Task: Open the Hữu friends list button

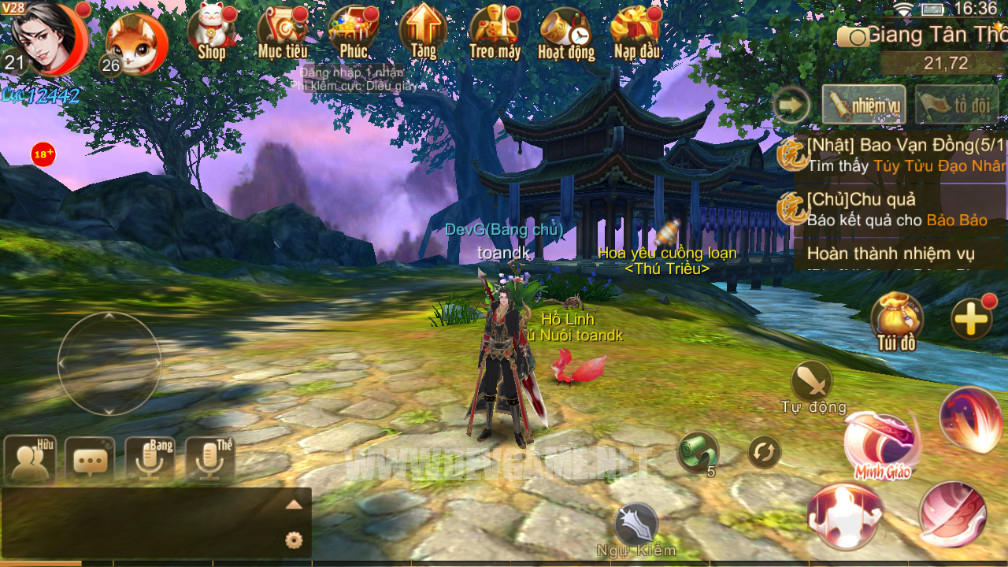Action: click(x=30, y=459)
